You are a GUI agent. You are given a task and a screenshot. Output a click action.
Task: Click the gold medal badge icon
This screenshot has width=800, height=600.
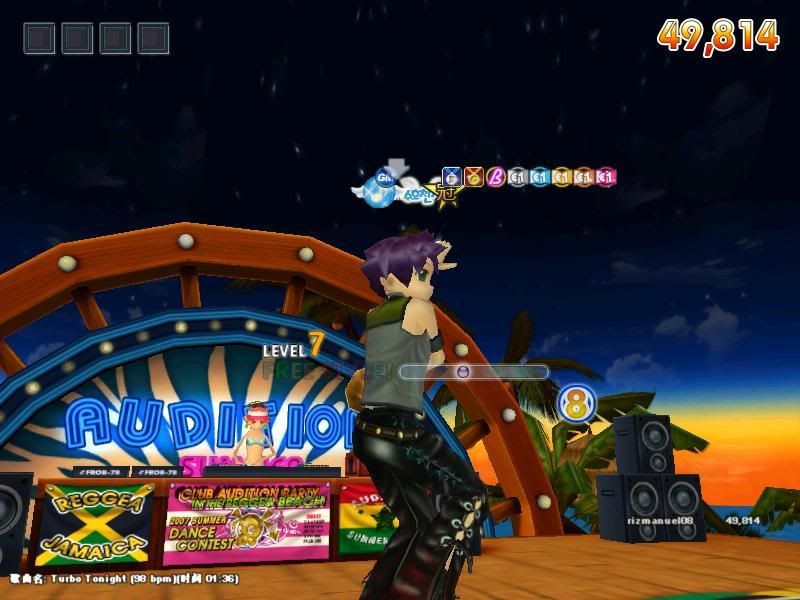(x=473, y=177)
